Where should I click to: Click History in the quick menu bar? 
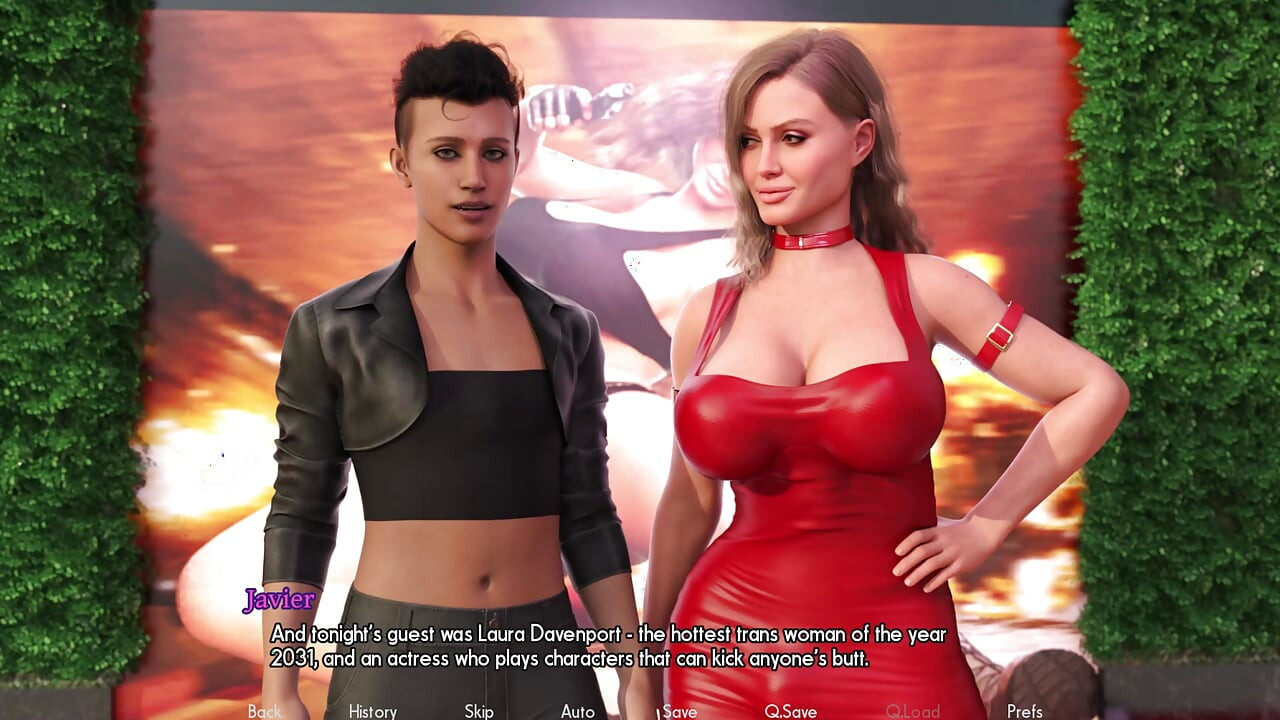tap(371, 711)
